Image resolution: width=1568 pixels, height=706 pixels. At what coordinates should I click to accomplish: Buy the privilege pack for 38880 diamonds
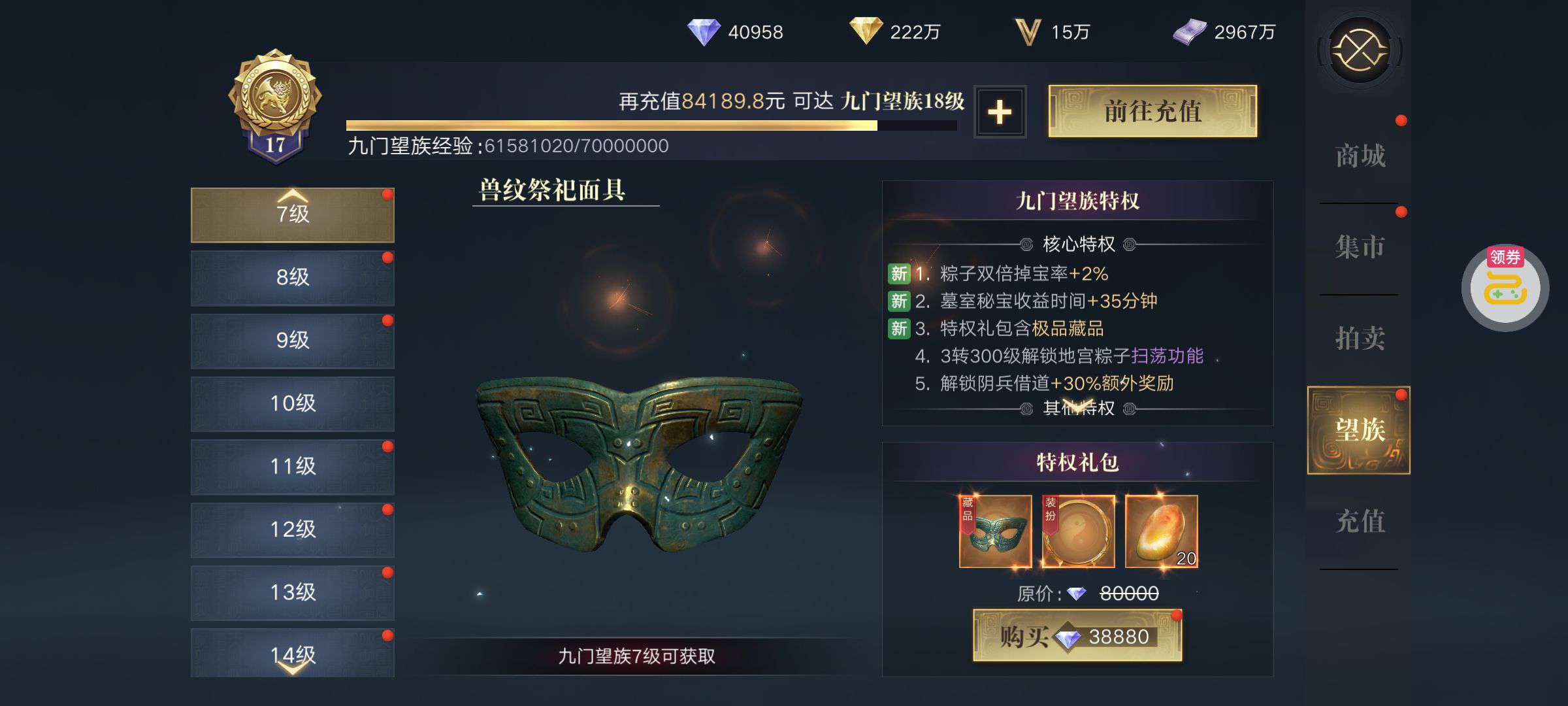pyautogui.click(x=1077, y=636)
